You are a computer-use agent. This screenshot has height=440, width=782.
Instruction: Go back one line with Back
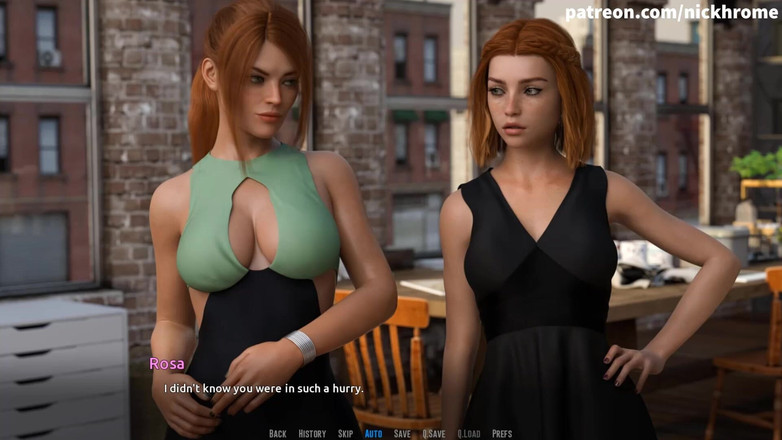pyautogui.click(x=278, y=434)
